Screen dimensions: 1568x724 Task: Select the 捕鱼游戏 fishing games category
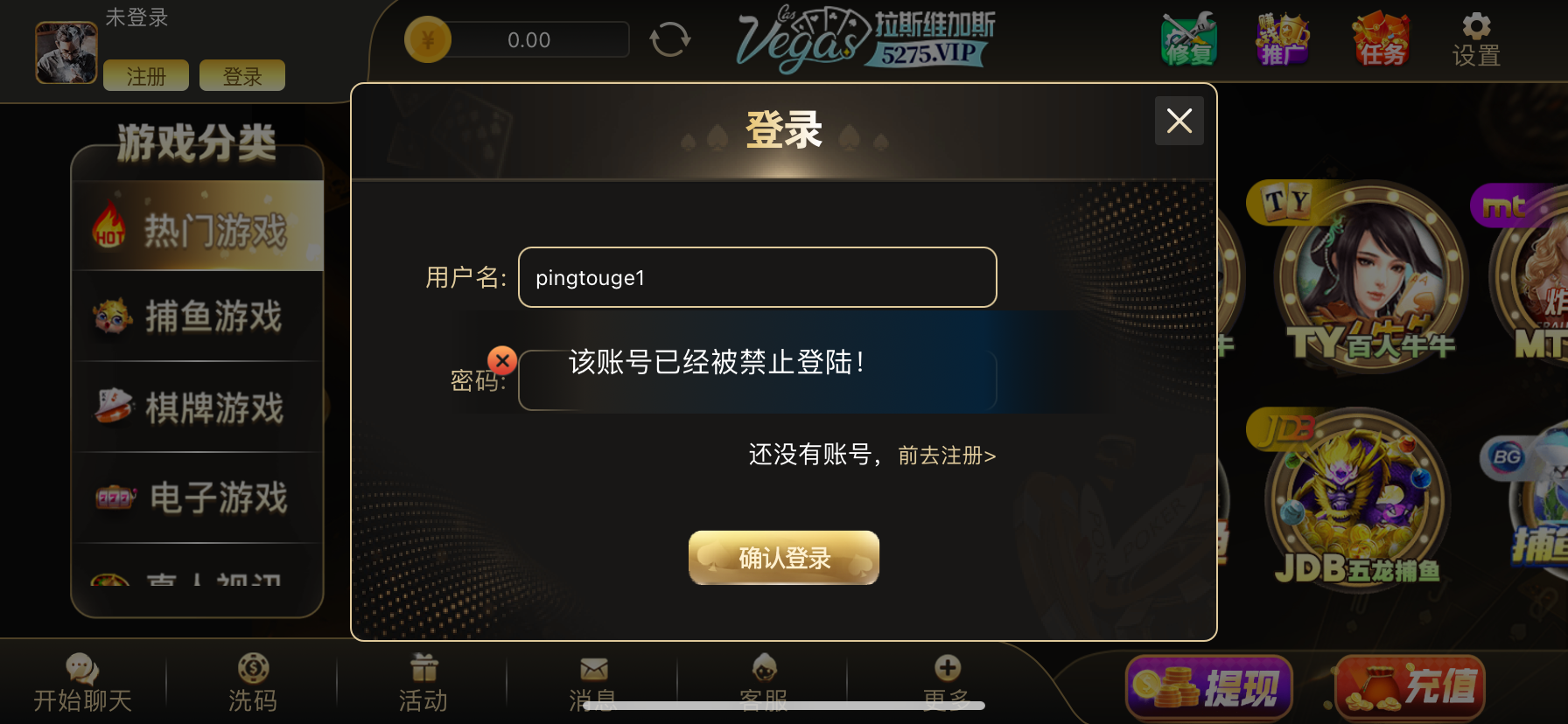click(194, 317)
